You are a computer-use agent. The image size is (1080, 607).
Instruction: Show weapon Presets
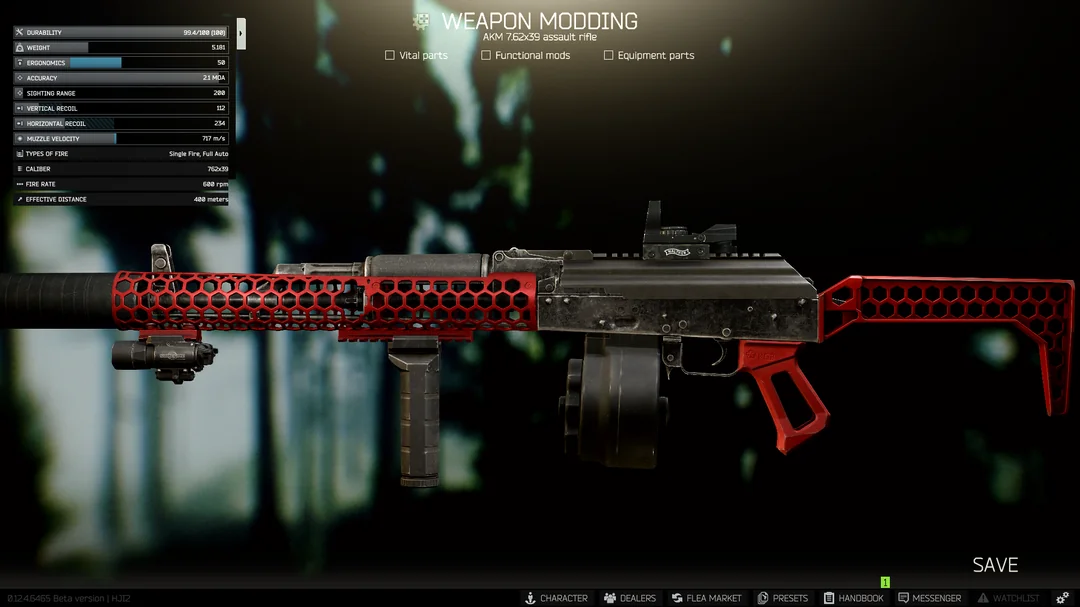pos(783,598)
